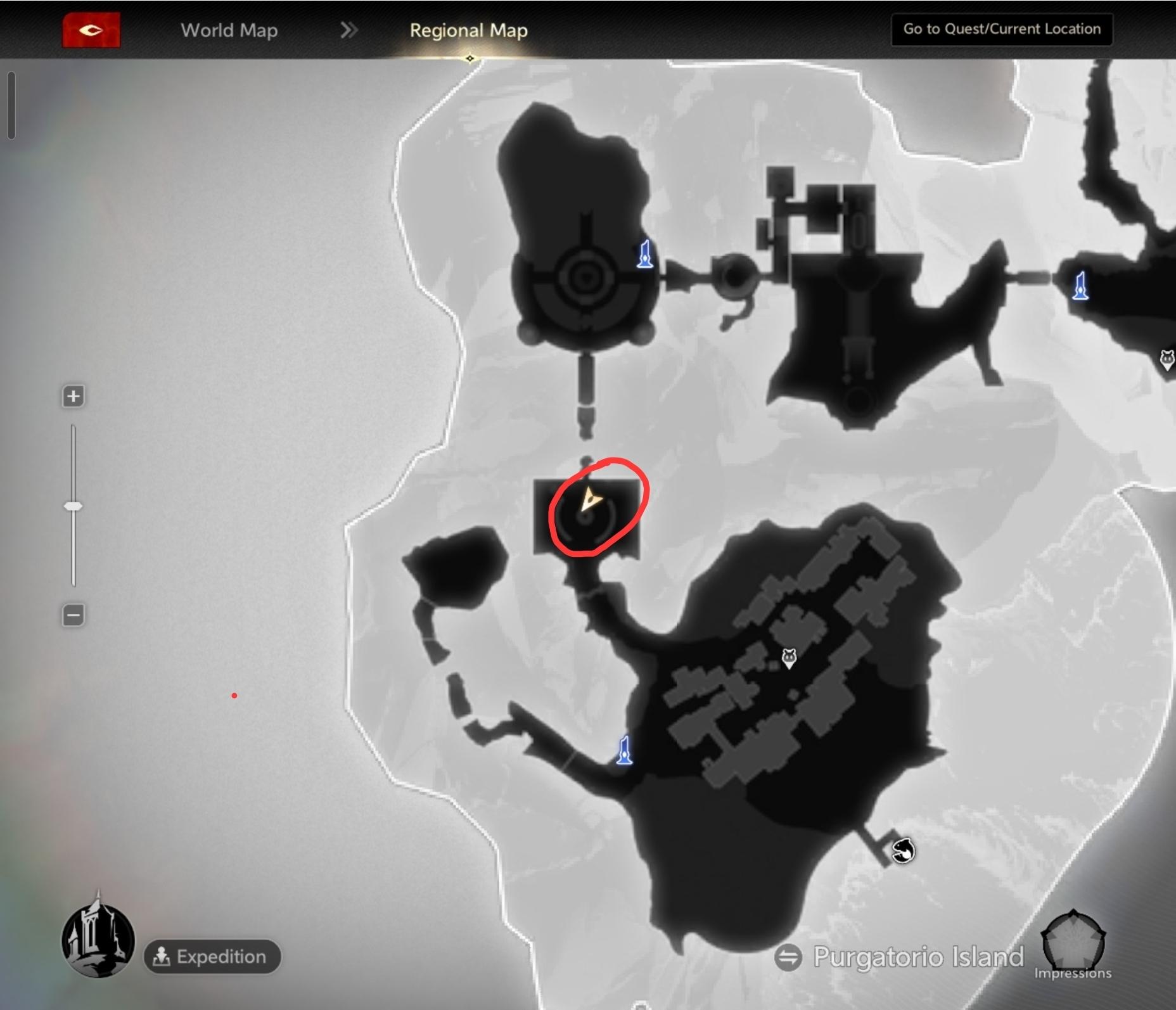Zoom in with the plus button
Screen dimensions: 1176x1010
pos(73,397)
